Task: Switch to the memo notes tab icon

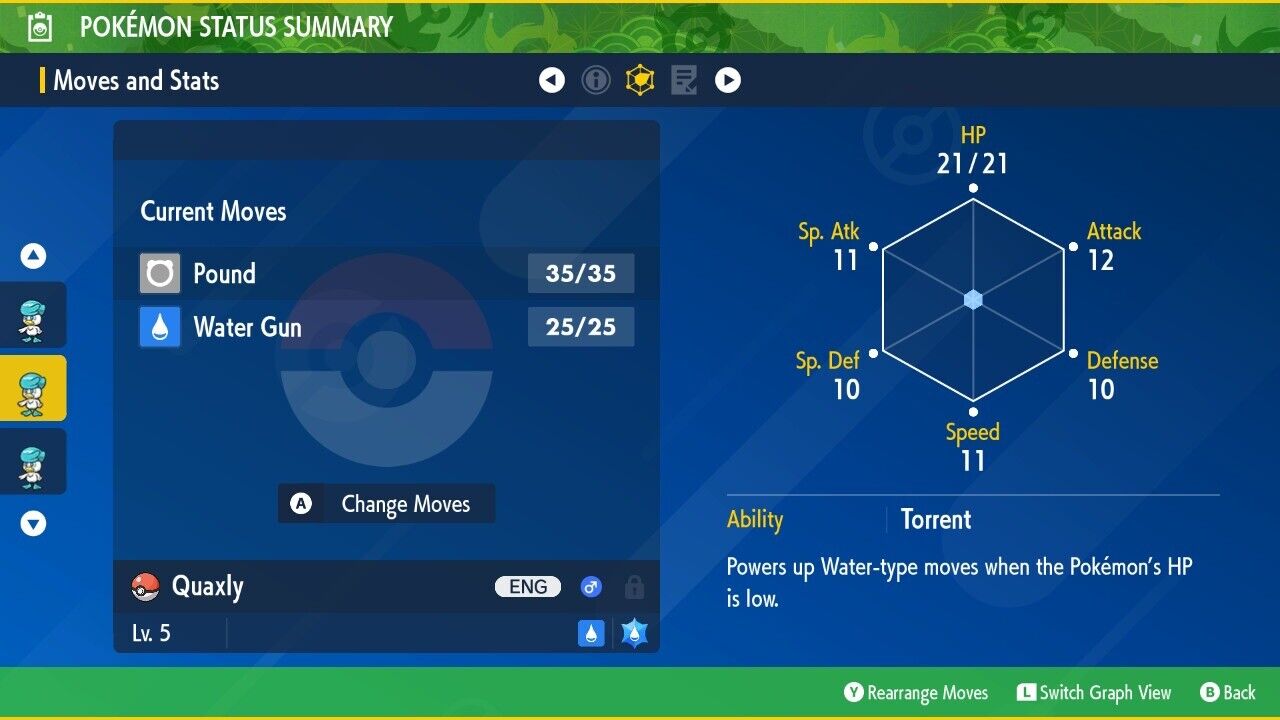Action: tap(684, 80)
